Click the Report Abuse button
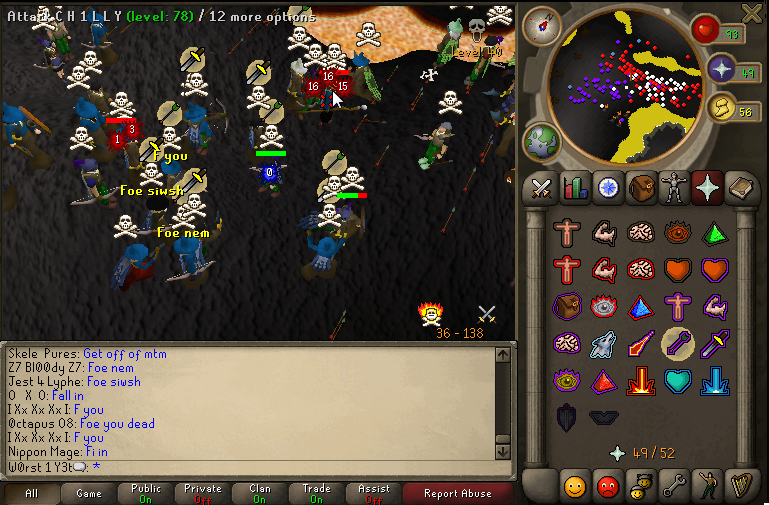This screenshot has width=769, height=505. click(x=457, y=493)
